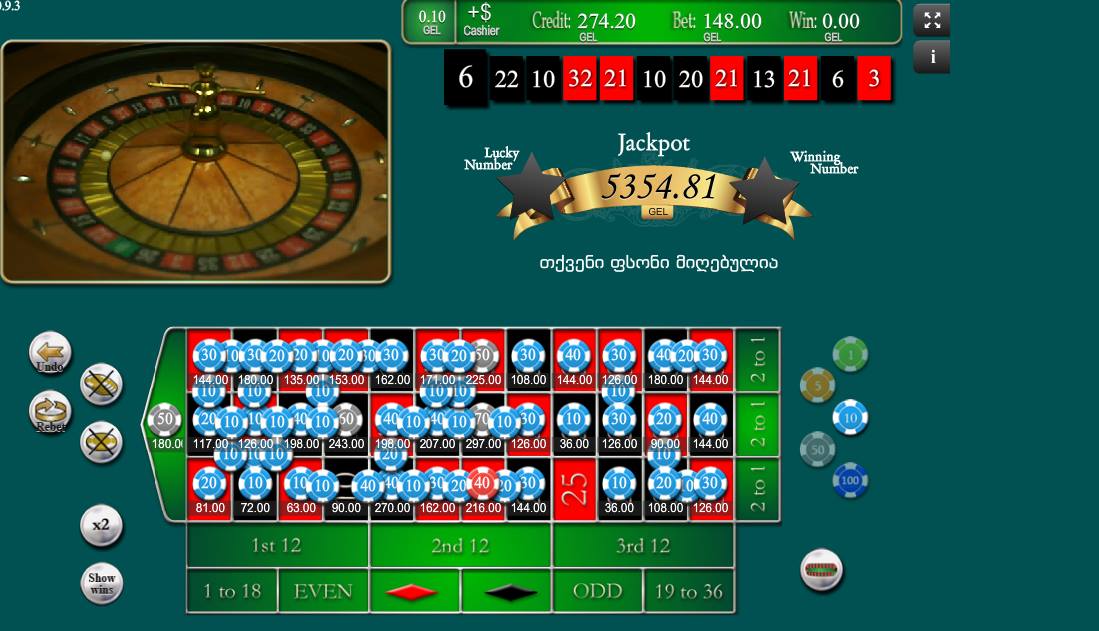1099x631 pixels.
Task: Select the dark blue 100 chip
Action: coord(850,481)
